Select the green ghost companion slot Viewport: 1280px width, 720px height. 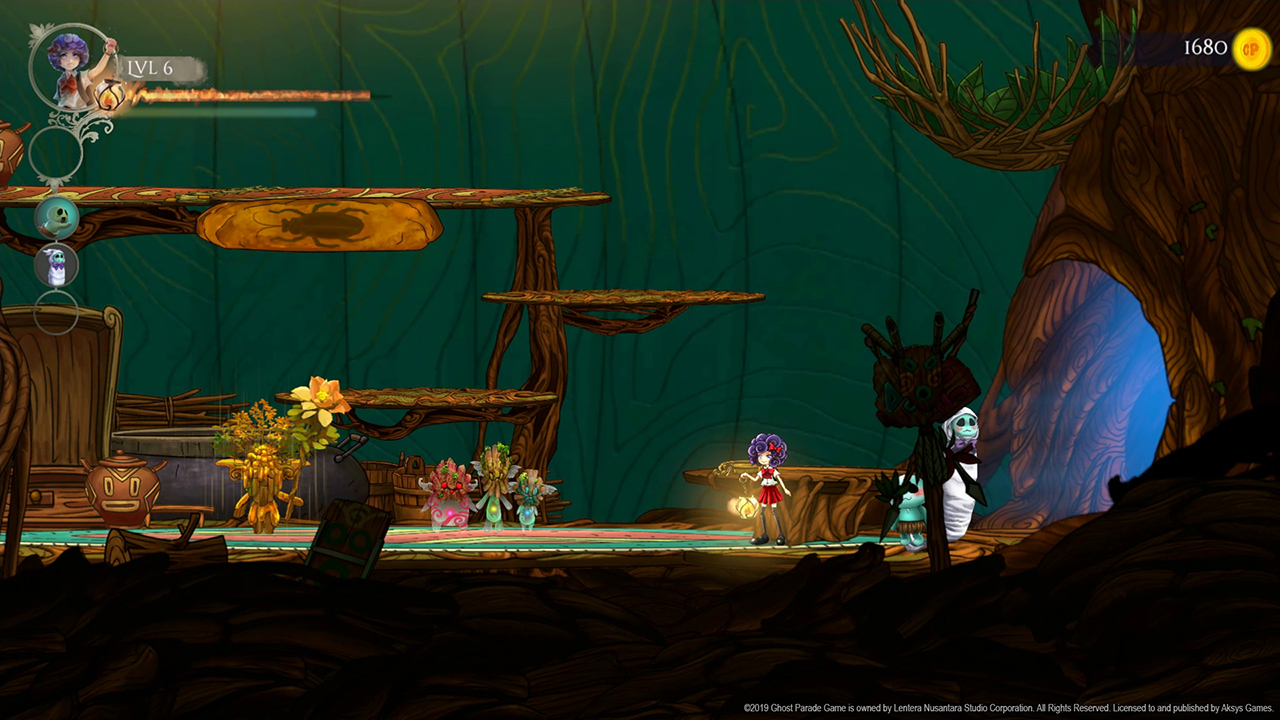click(57, 217)
